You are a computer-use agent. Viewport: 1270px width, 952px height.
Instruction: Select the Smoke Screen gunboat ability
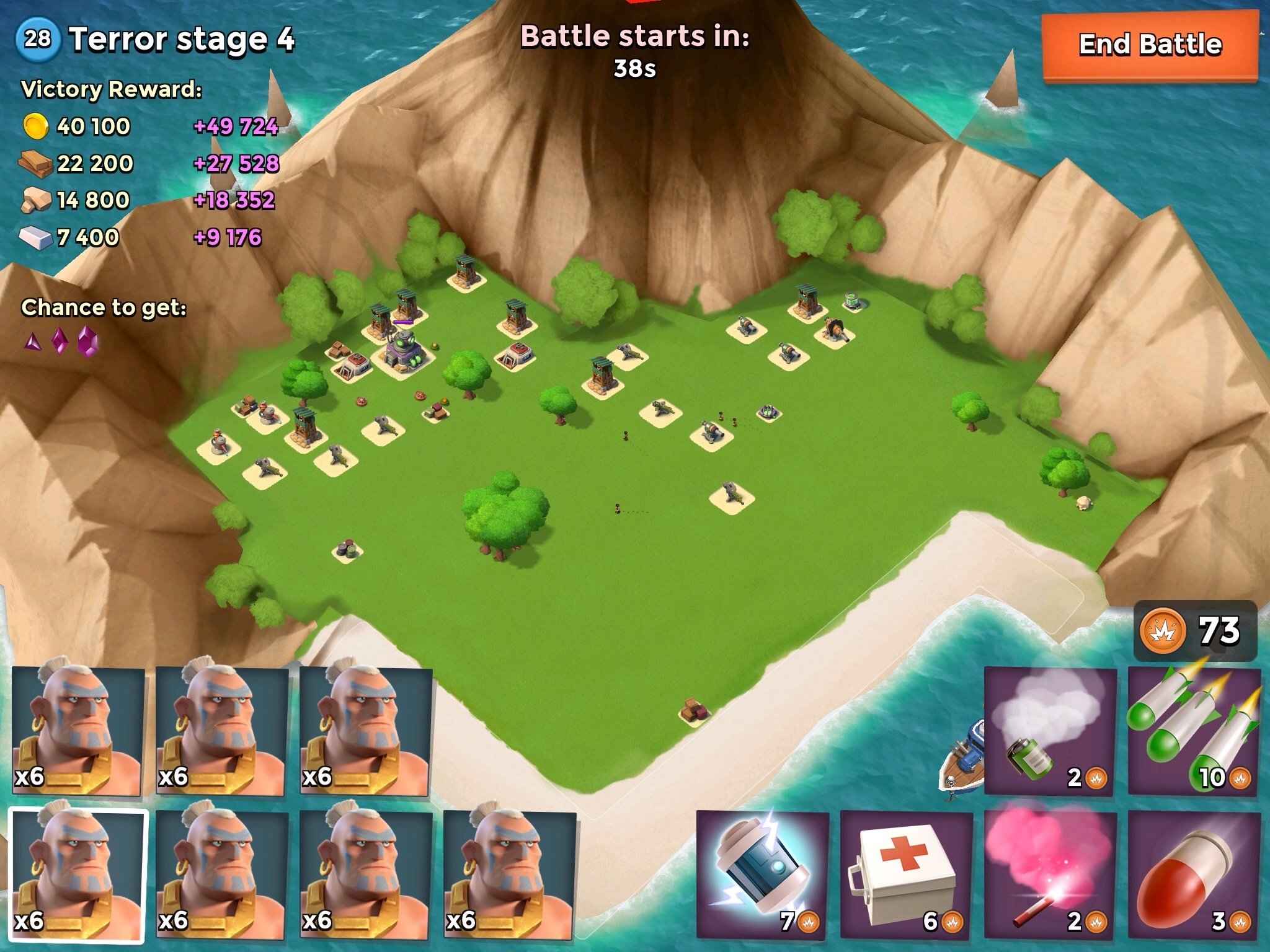(1050, 731)
